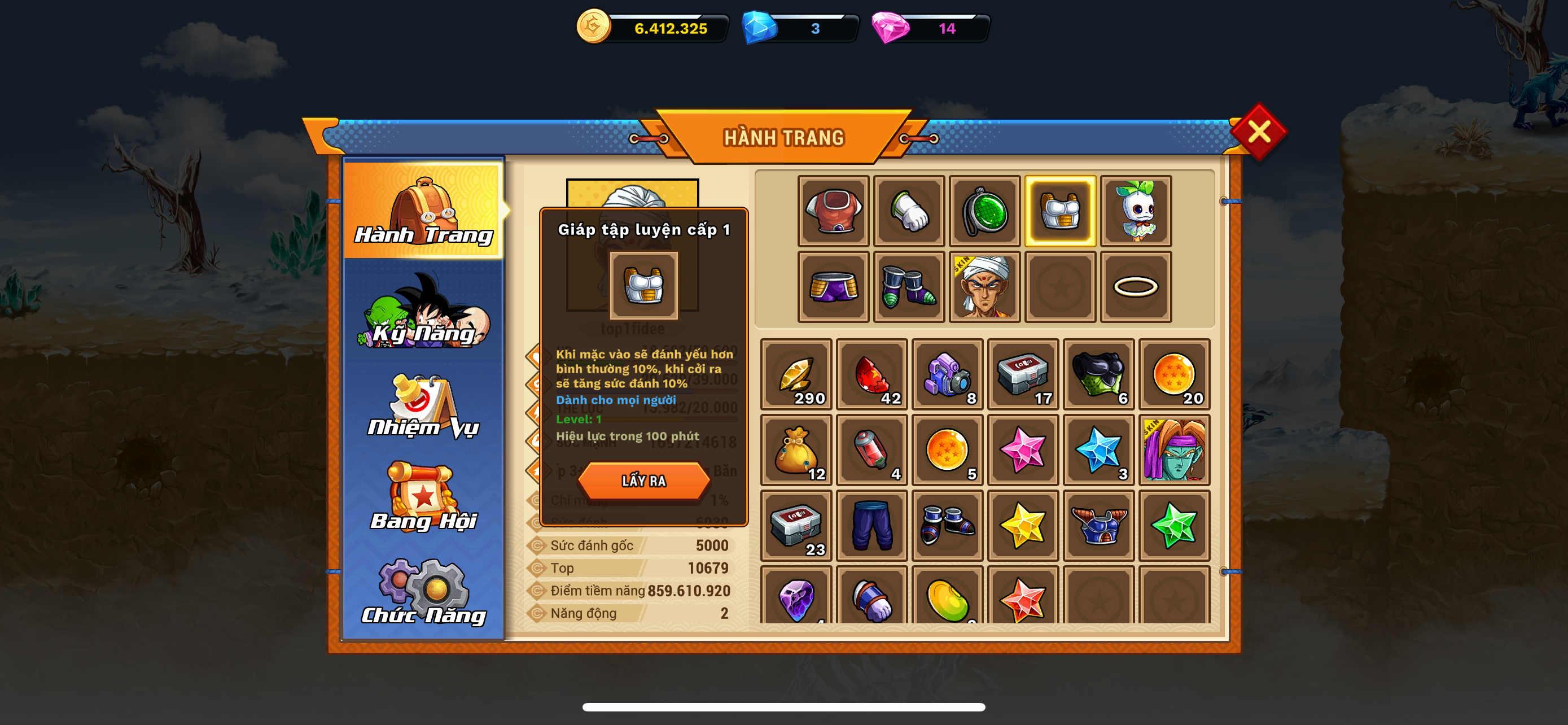Close the Hành Trang window

click(1258, 132)
